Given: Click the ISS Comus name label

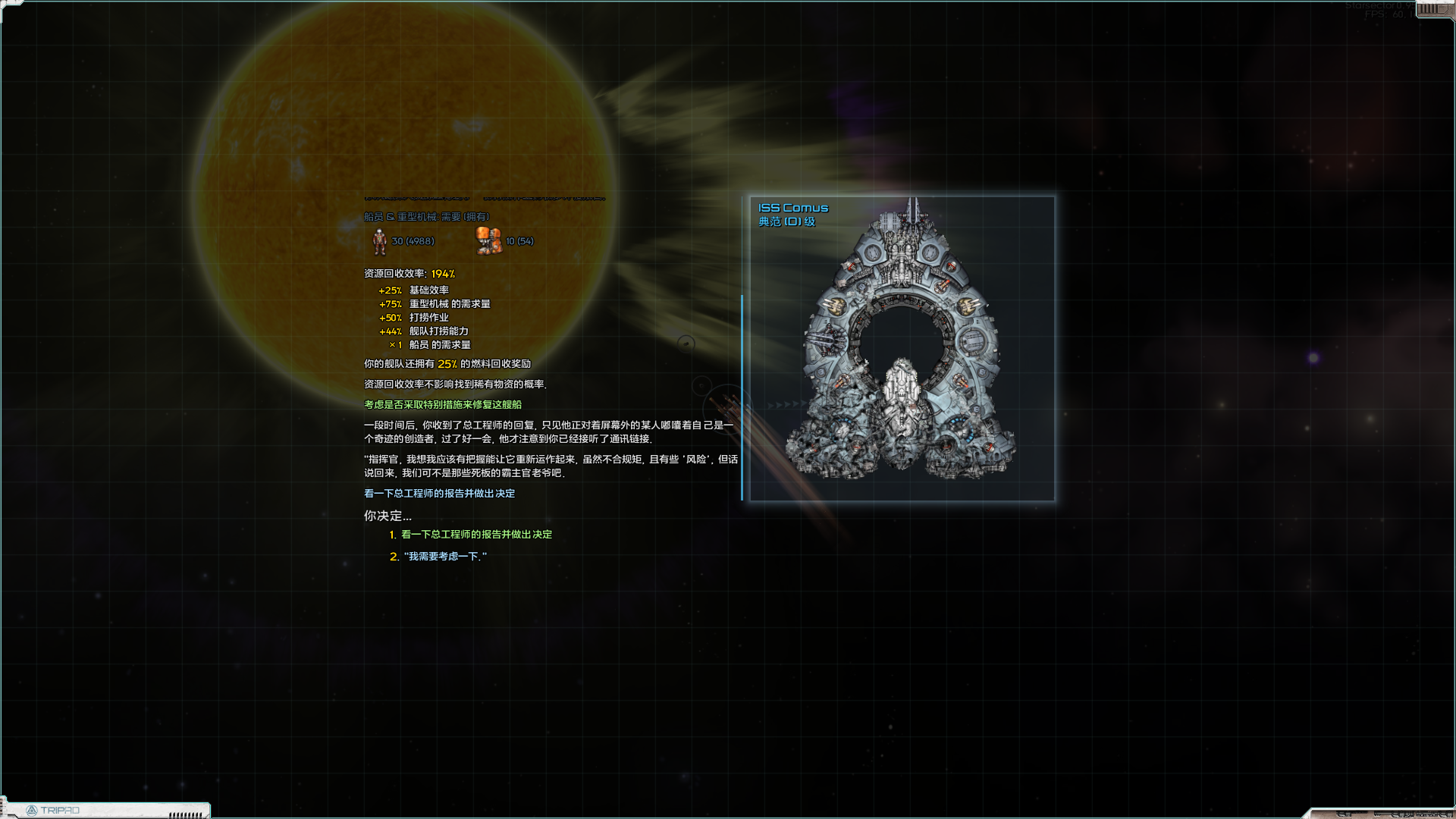Looking at the screenshot, I should coord(793,207).
